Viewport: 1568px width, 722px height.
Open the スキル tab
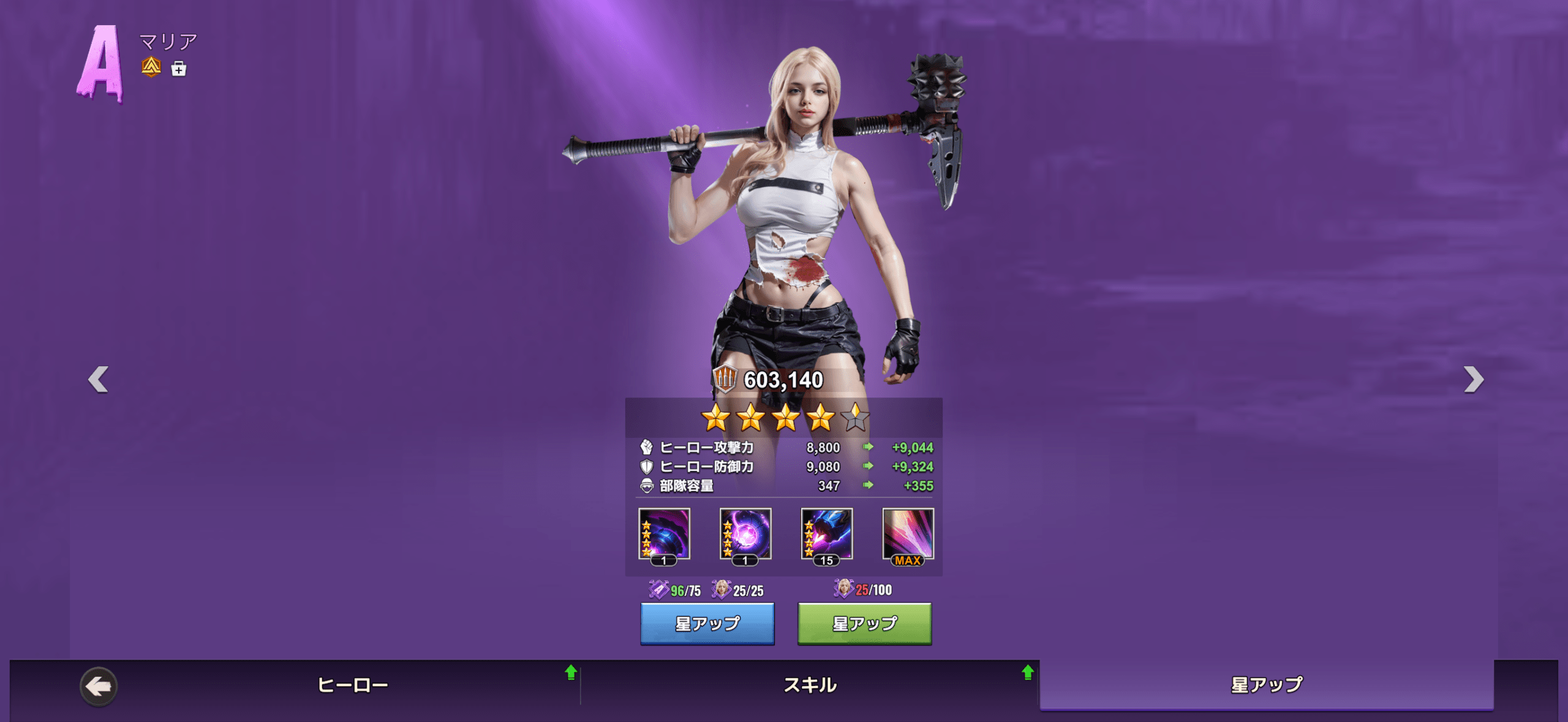[x=810, y=685]
